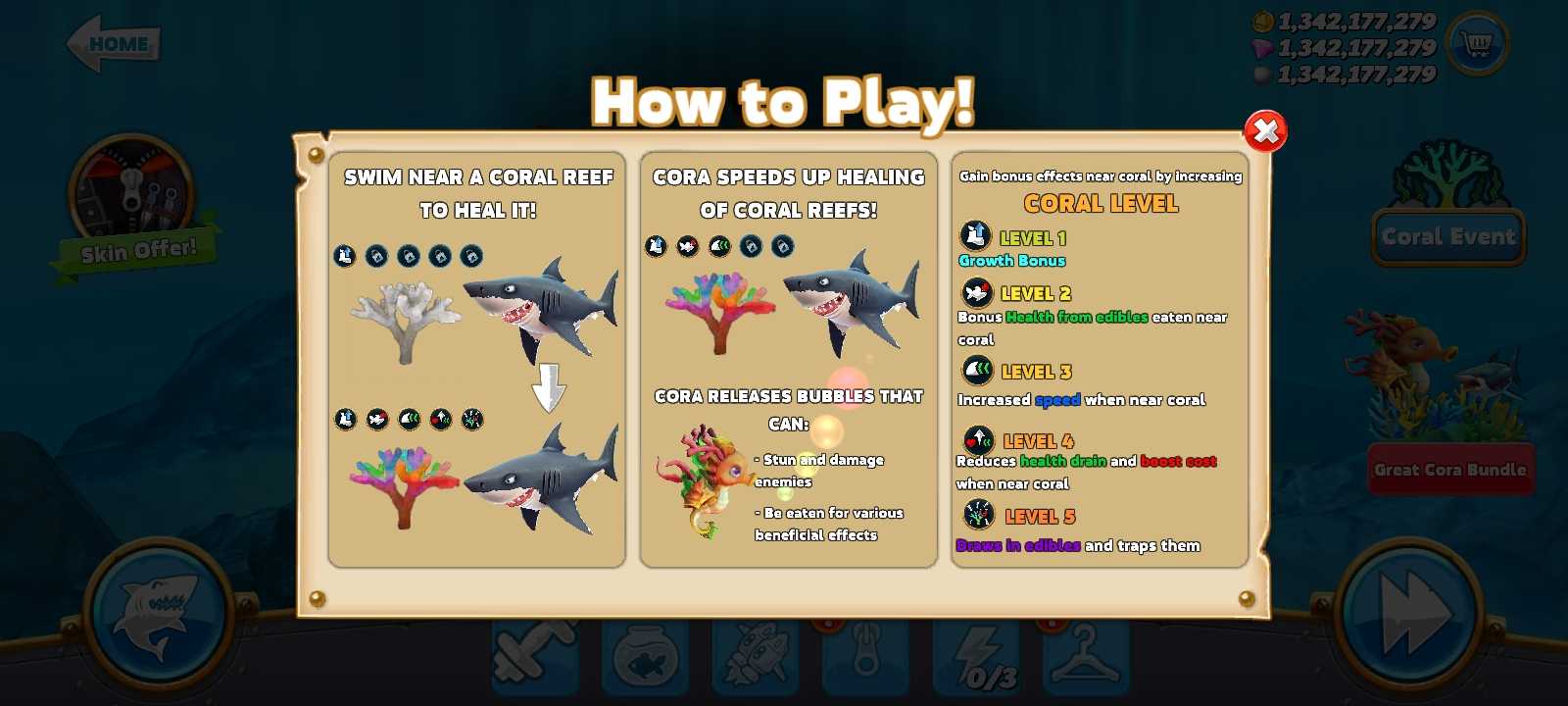
Task: Open the shop cart button
Action: (x=1477, y=43)
